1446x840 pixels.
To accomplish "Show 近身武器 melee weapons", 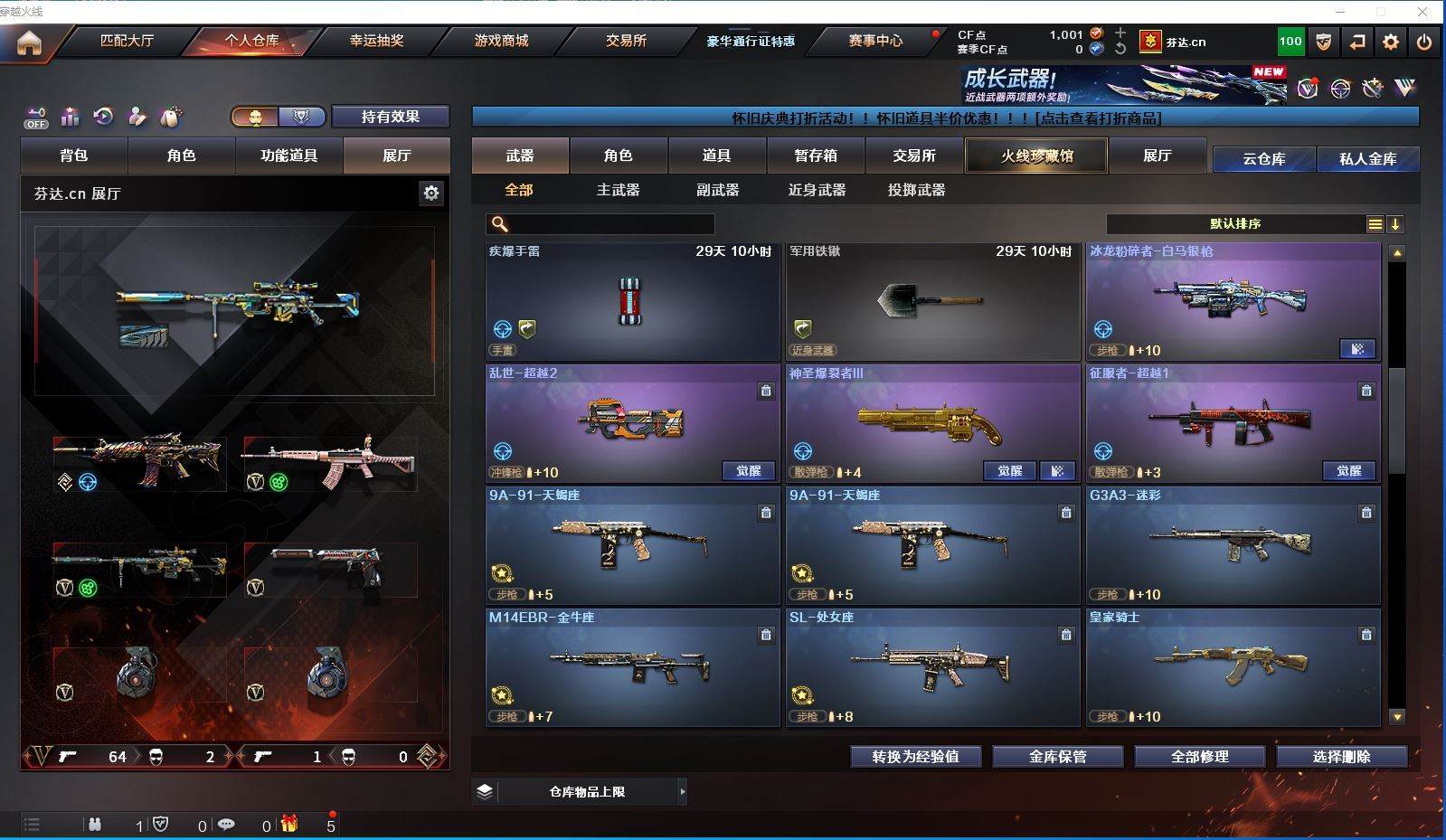I will (x=817, y=190).
